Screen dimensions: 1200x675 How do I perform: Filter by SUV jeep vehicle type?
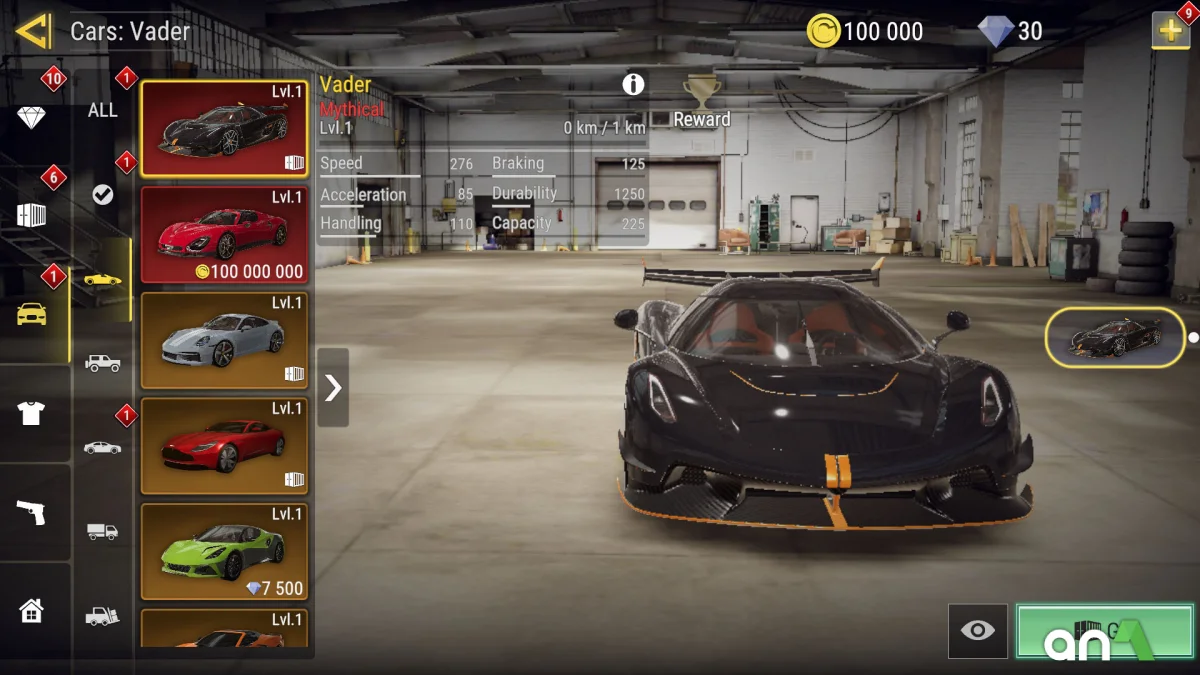pyautogui.click(x=103, y=363)
